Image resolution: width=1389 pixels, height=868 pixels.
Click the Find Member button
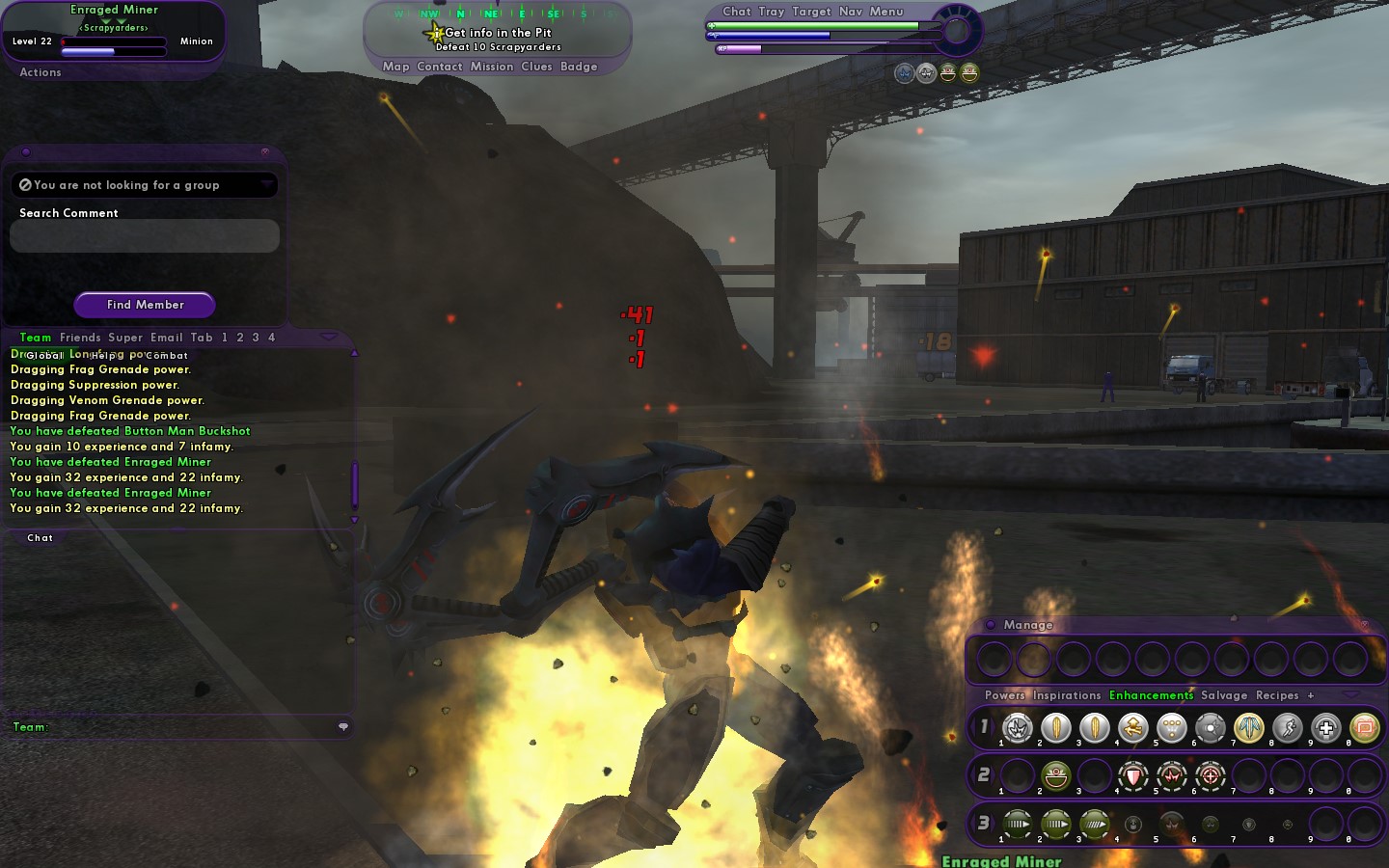(145, 305)
